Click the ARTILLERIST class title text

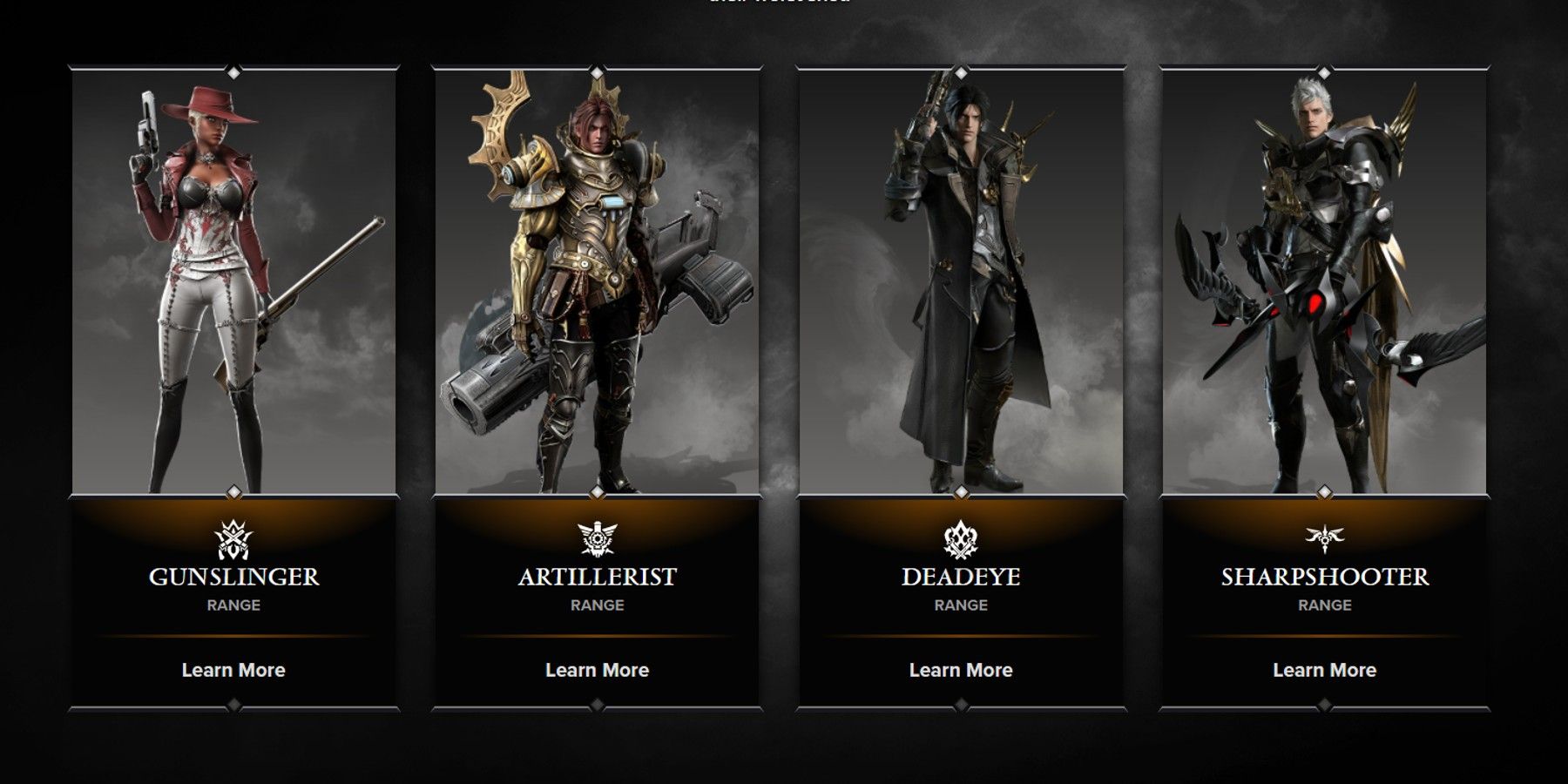point(596,575)
